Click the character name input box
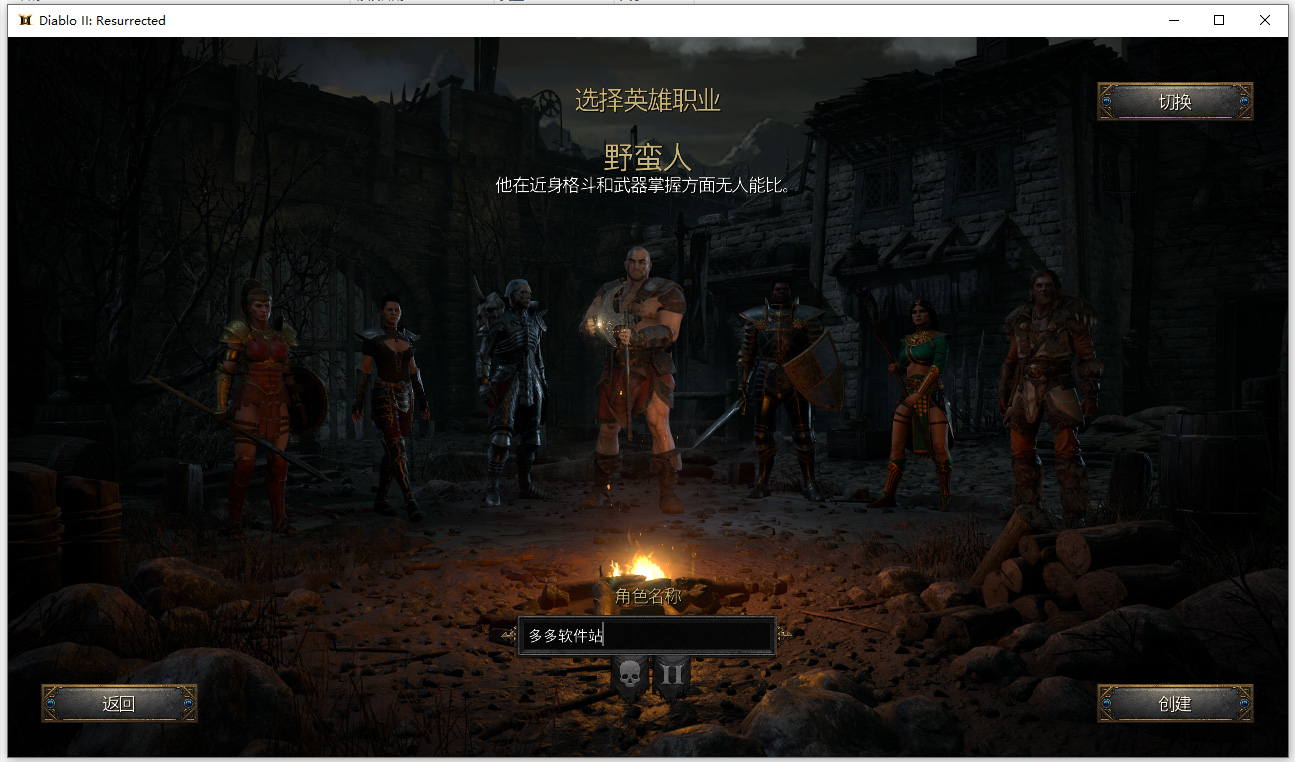 pyautogui.click(x=646, y=636)
